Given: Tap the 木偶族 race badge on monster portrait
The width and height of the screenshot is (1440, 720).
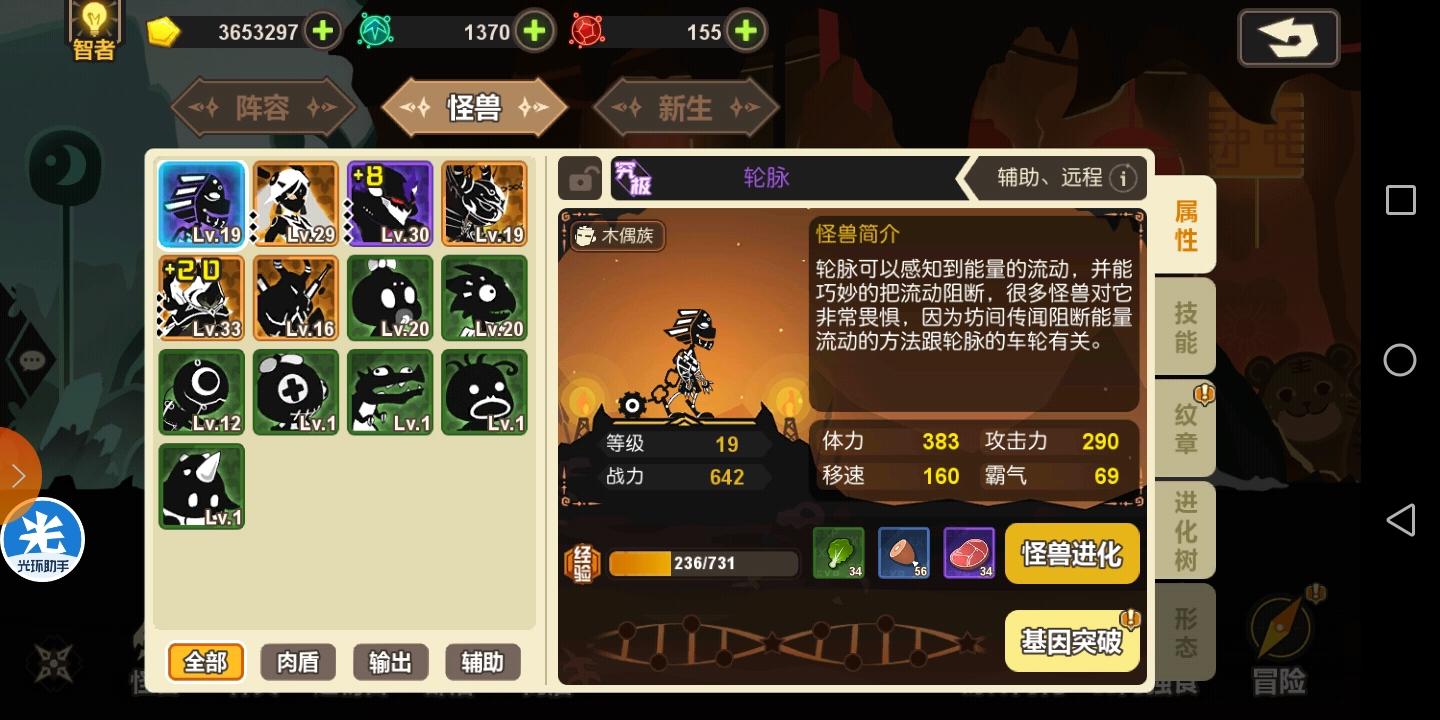Looking at the screenshot, I should pyautogui.click(x=616, y=237).
